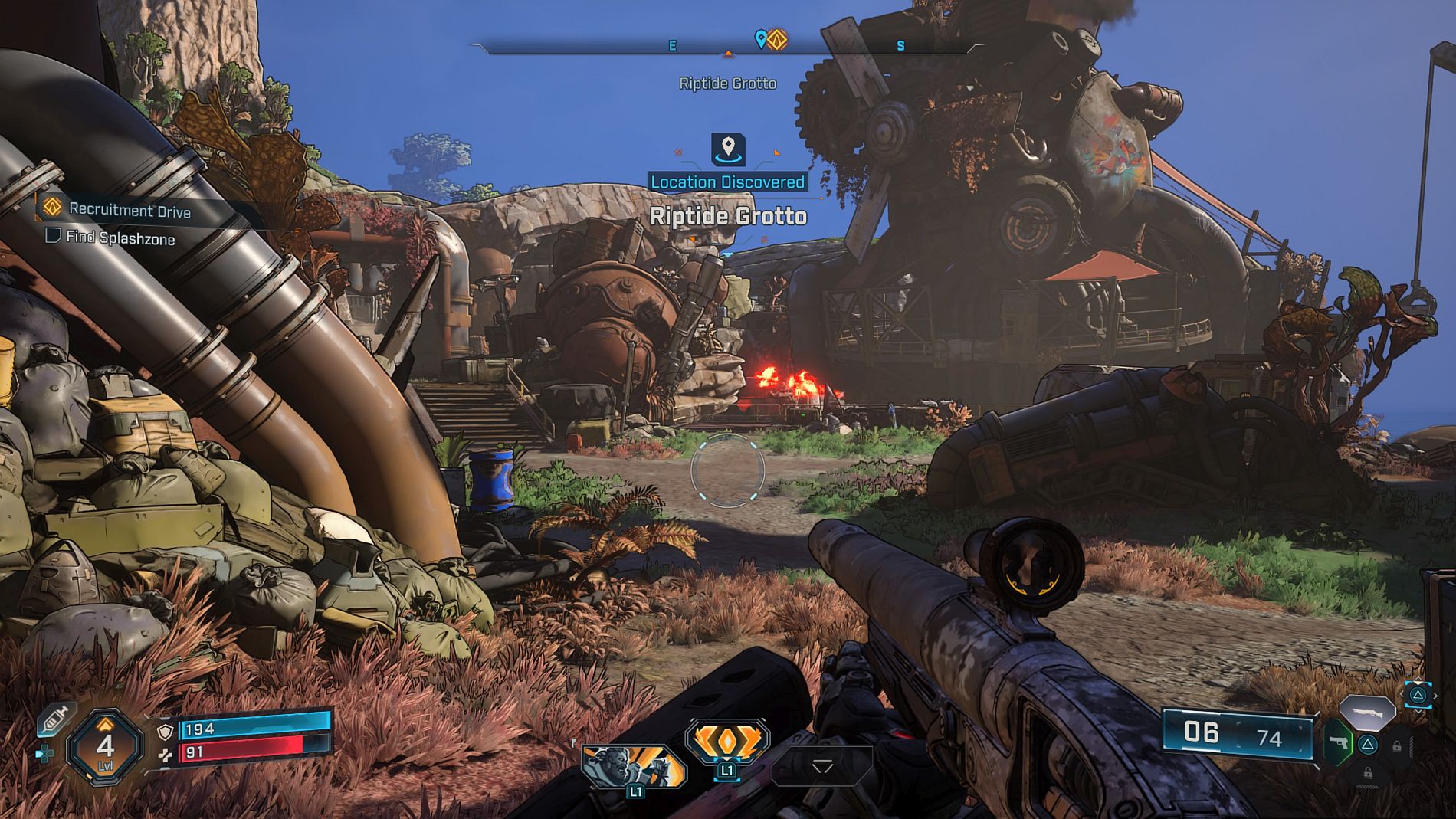Switch to the pistol weapon slot
This screenshot has height=819, width=1456.
pos(1339,742)
